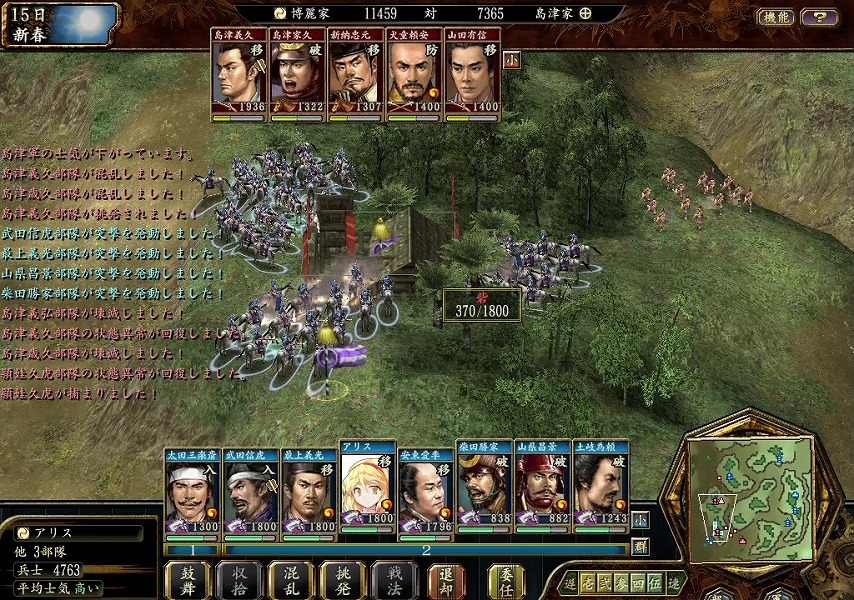Screen dimensions: 854x600
Task: Toggle the 群 group button
Action: 640,546
